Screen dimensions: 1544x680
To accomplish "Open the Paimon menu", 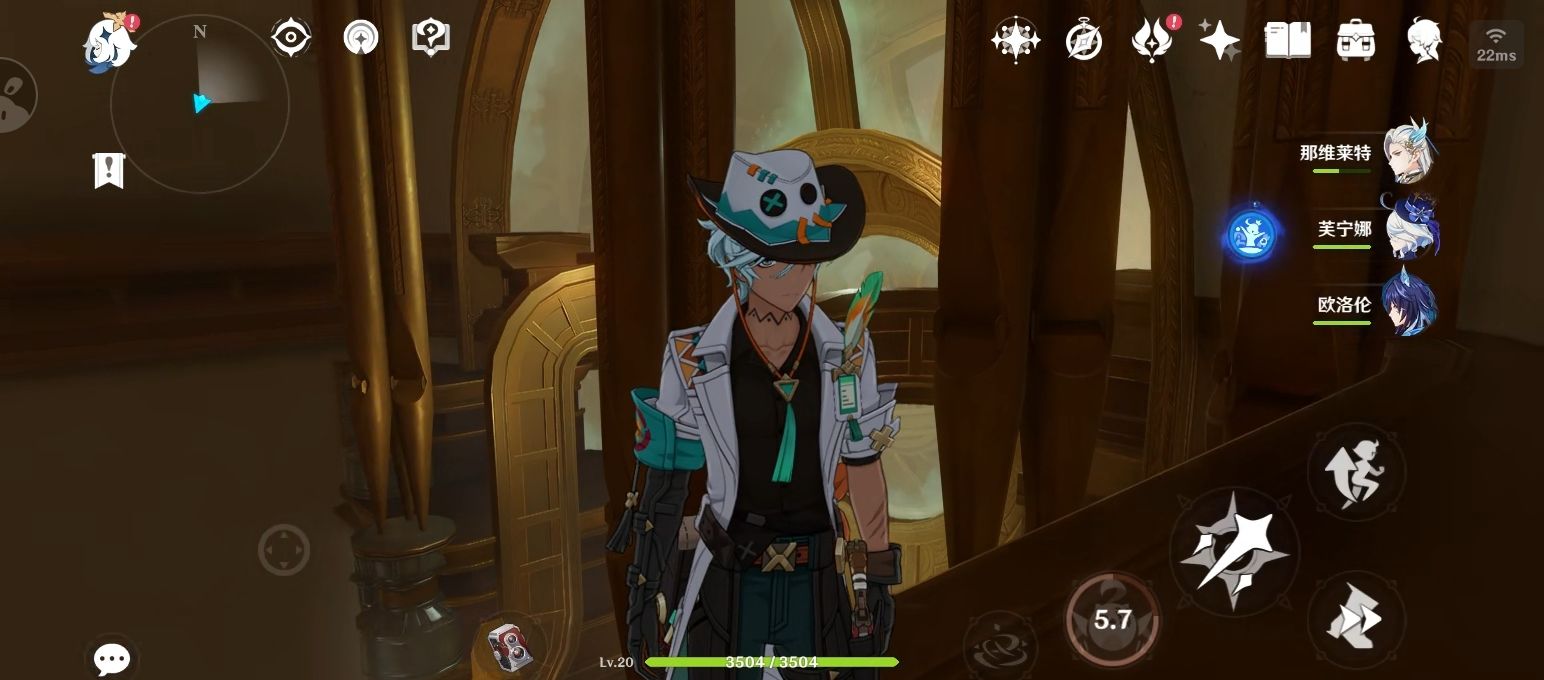I will [x=109, y=43].
